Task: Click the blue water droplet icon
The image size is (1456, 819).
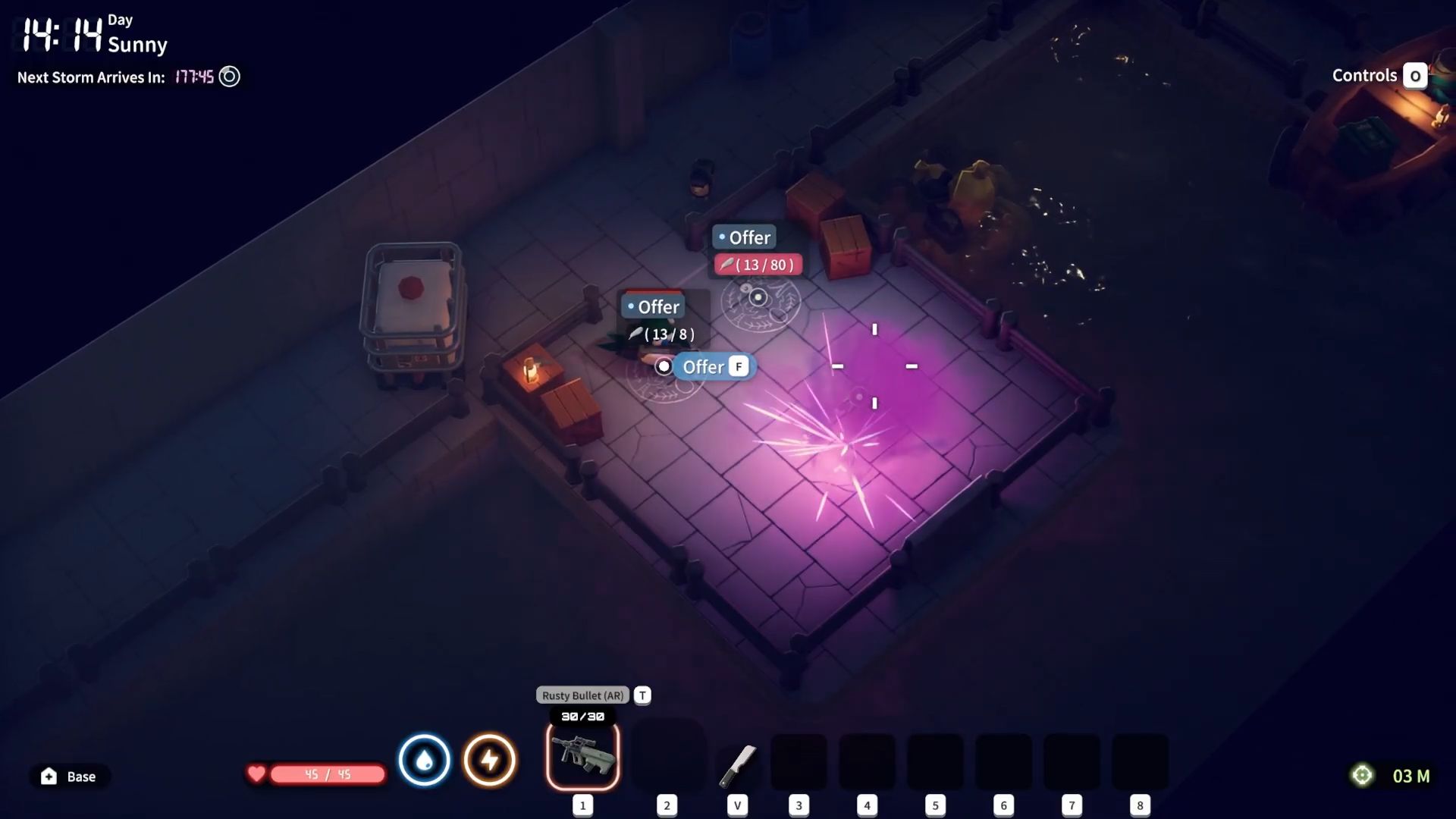Action: point(424,759)
